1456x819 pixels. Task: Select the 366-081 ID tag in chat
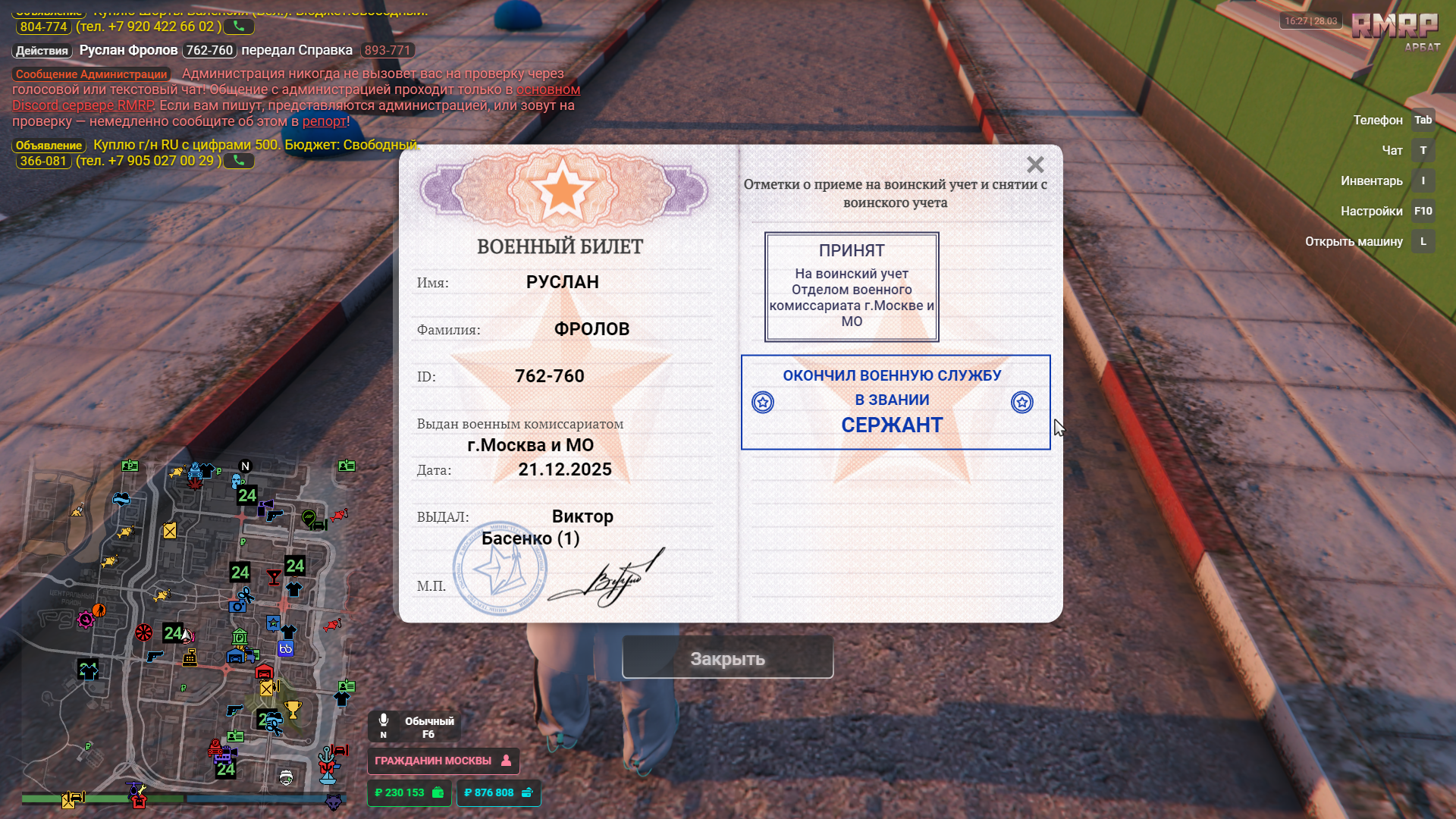43,161
